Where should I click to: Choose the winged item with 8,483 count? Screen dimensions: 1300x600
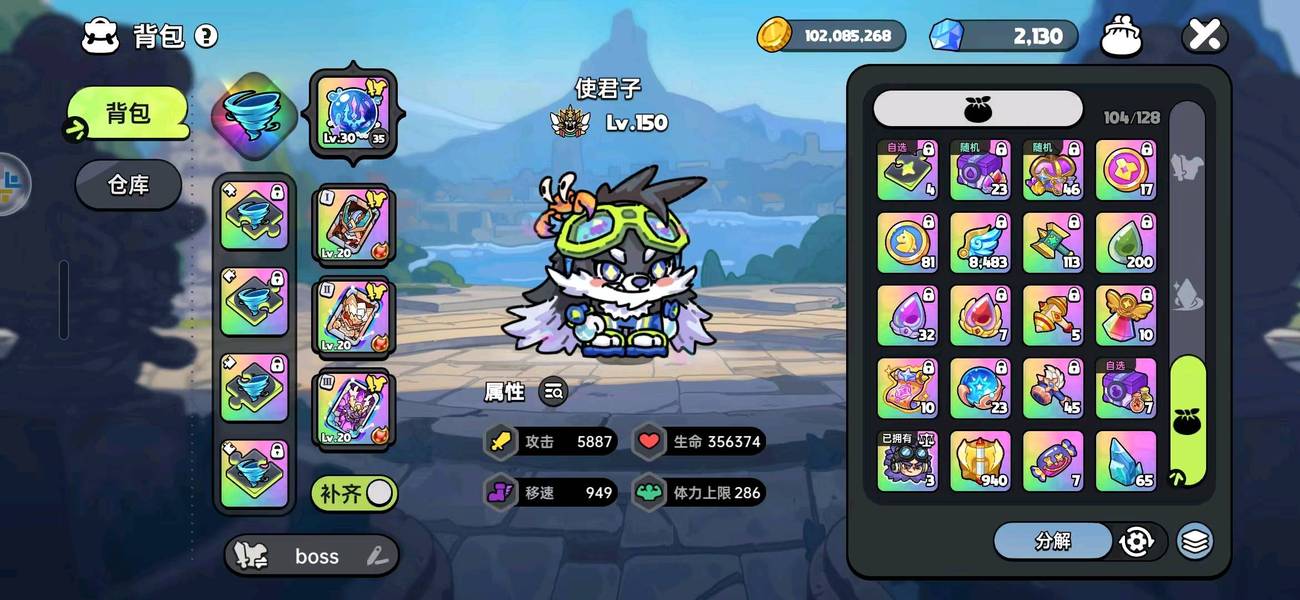point(980,242)
